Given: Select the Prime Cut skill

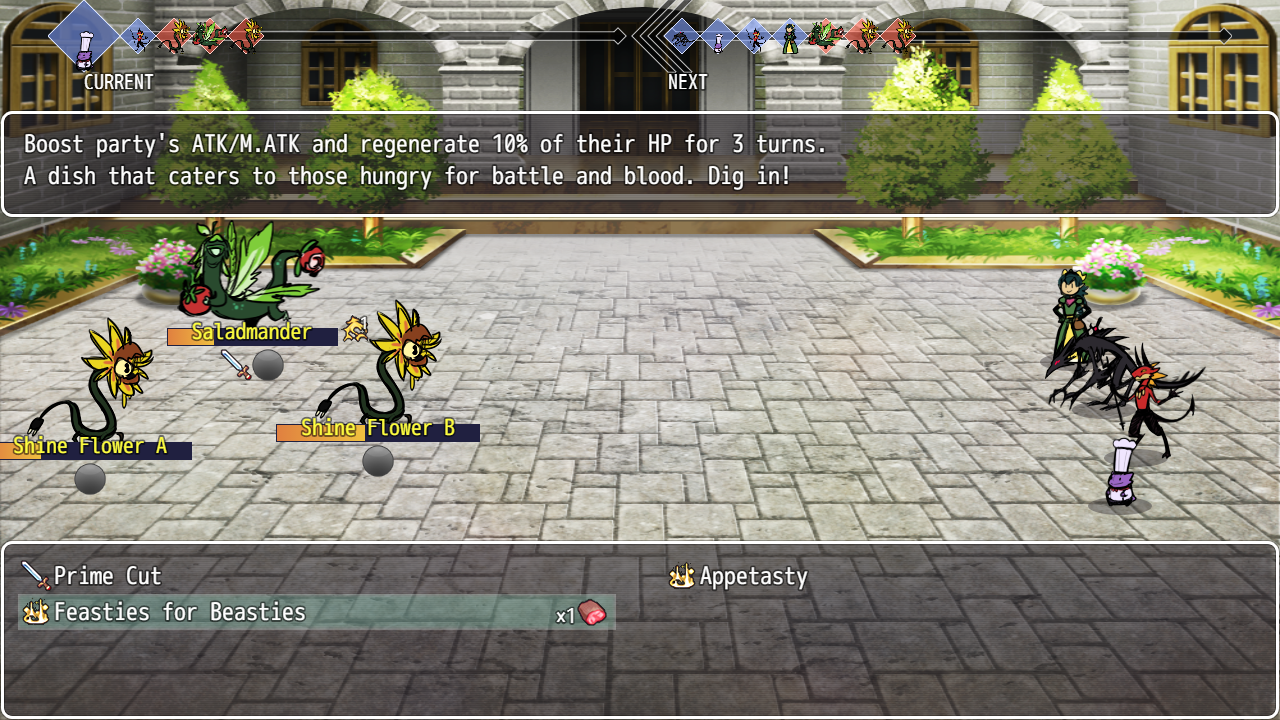Looking at the screenshot, I should pyautogui.click(x=107, y=576).
